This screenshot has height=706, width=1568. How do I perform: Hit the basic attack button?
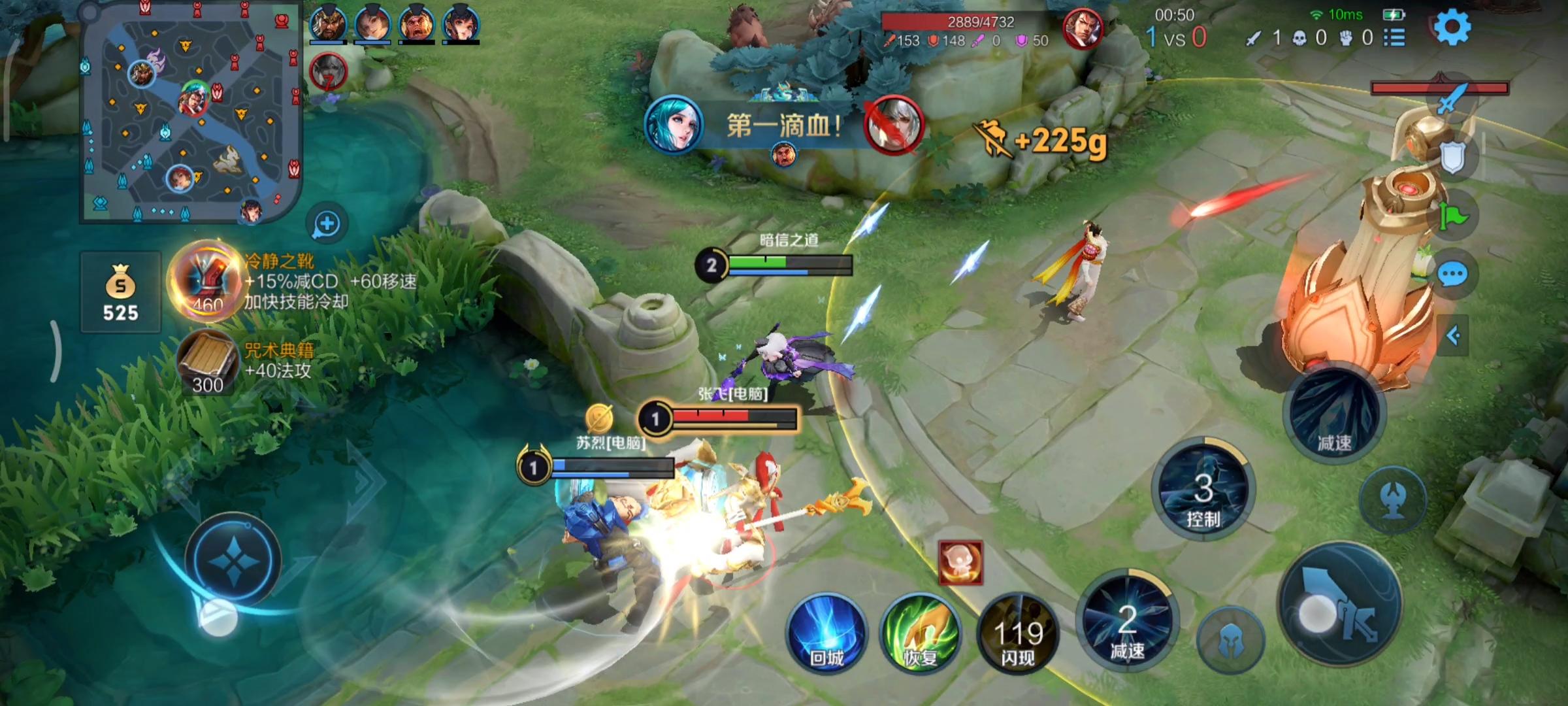point(1339,605)
